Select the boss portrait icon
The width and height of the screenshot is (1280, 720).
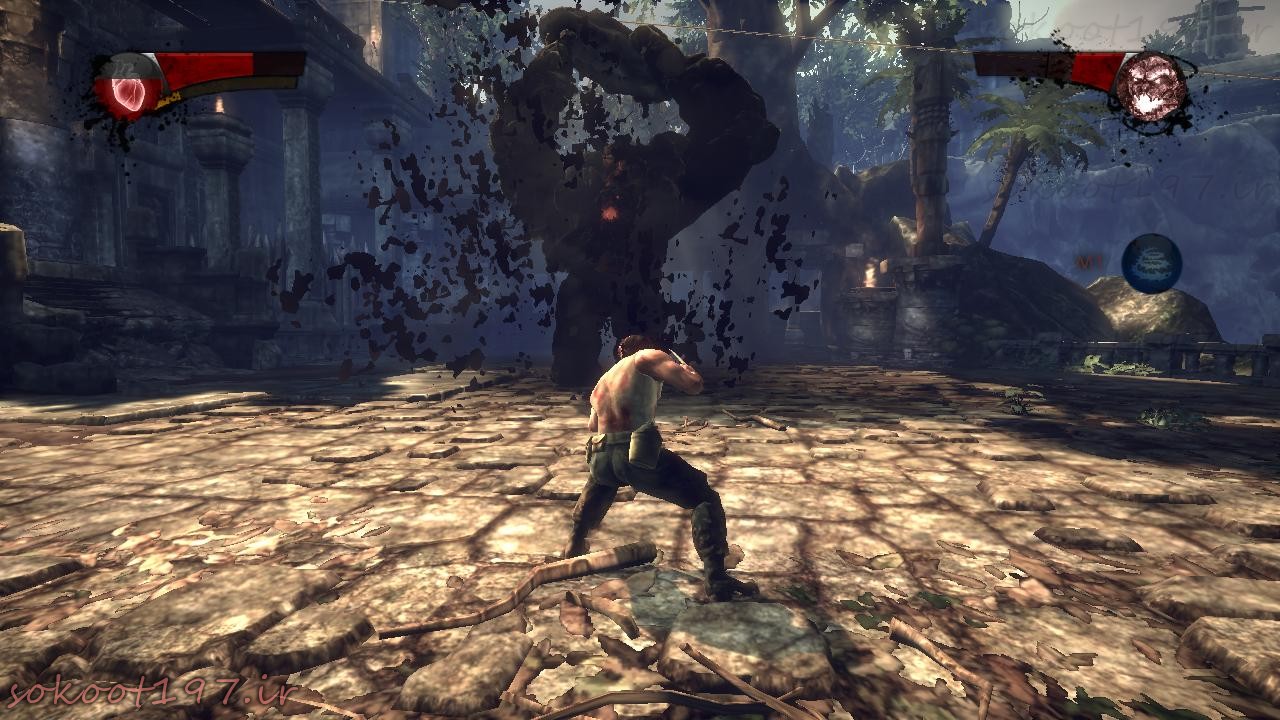pos(1151,87)
